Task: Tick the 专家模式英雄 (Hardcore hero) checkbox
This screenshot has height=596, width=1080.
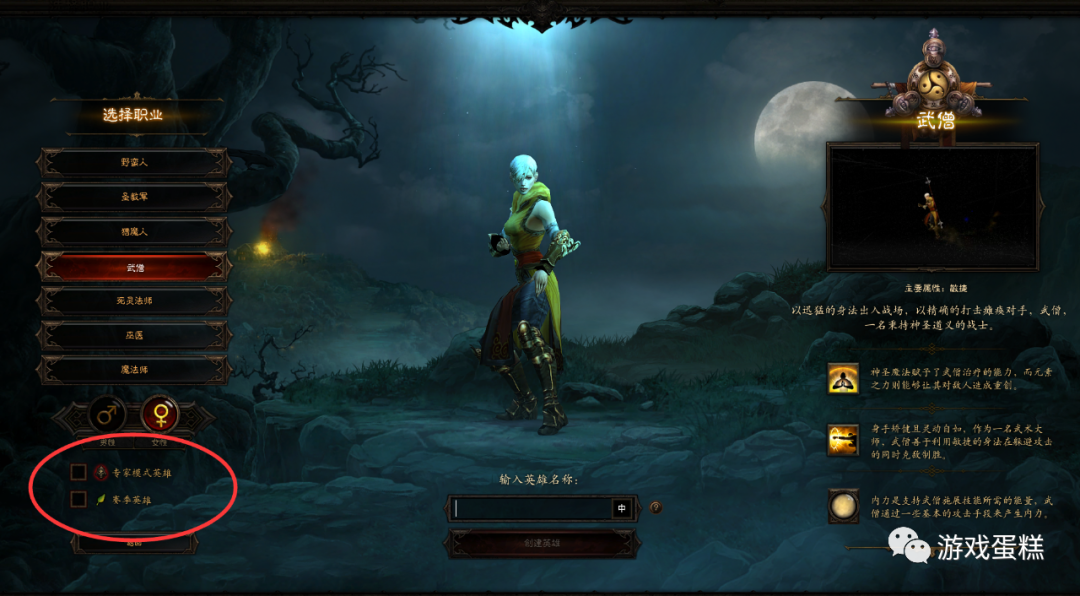Action: click(x=79, y=472)
